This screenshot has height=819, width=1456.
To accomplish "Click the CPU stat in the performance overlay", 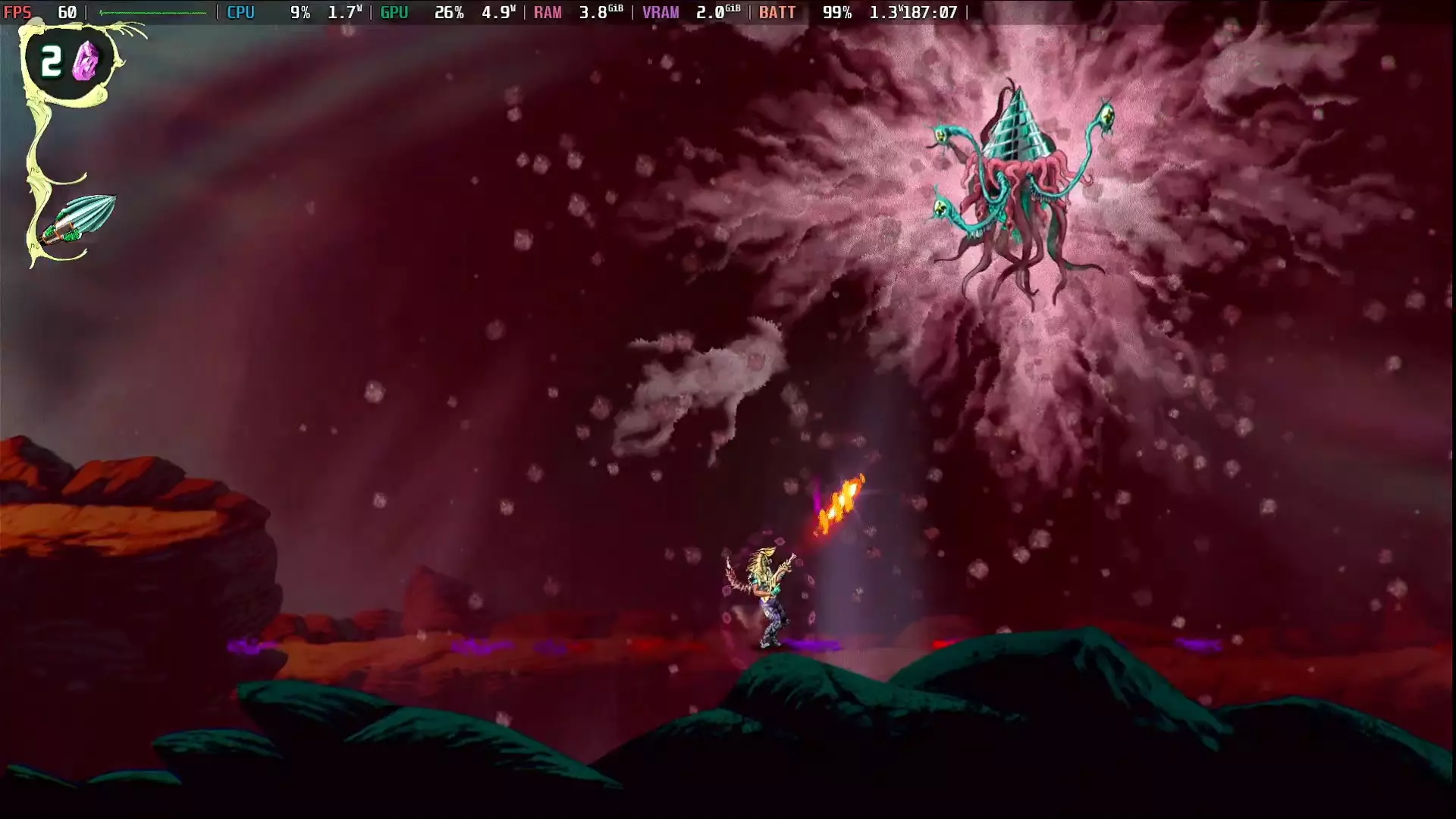I will point(240,12).
